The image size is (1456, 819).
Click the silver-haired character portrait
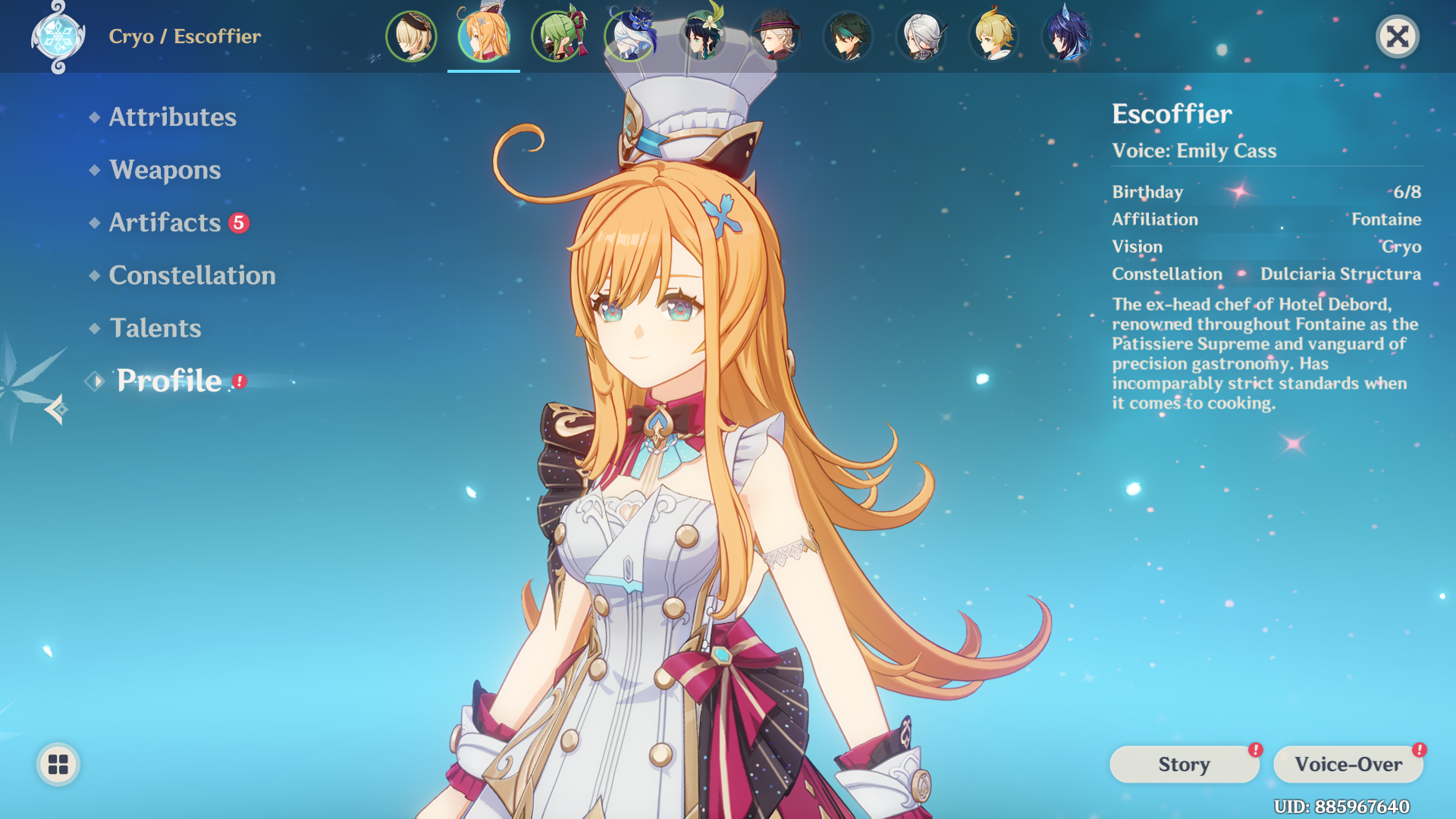click(x=921, y=36)
